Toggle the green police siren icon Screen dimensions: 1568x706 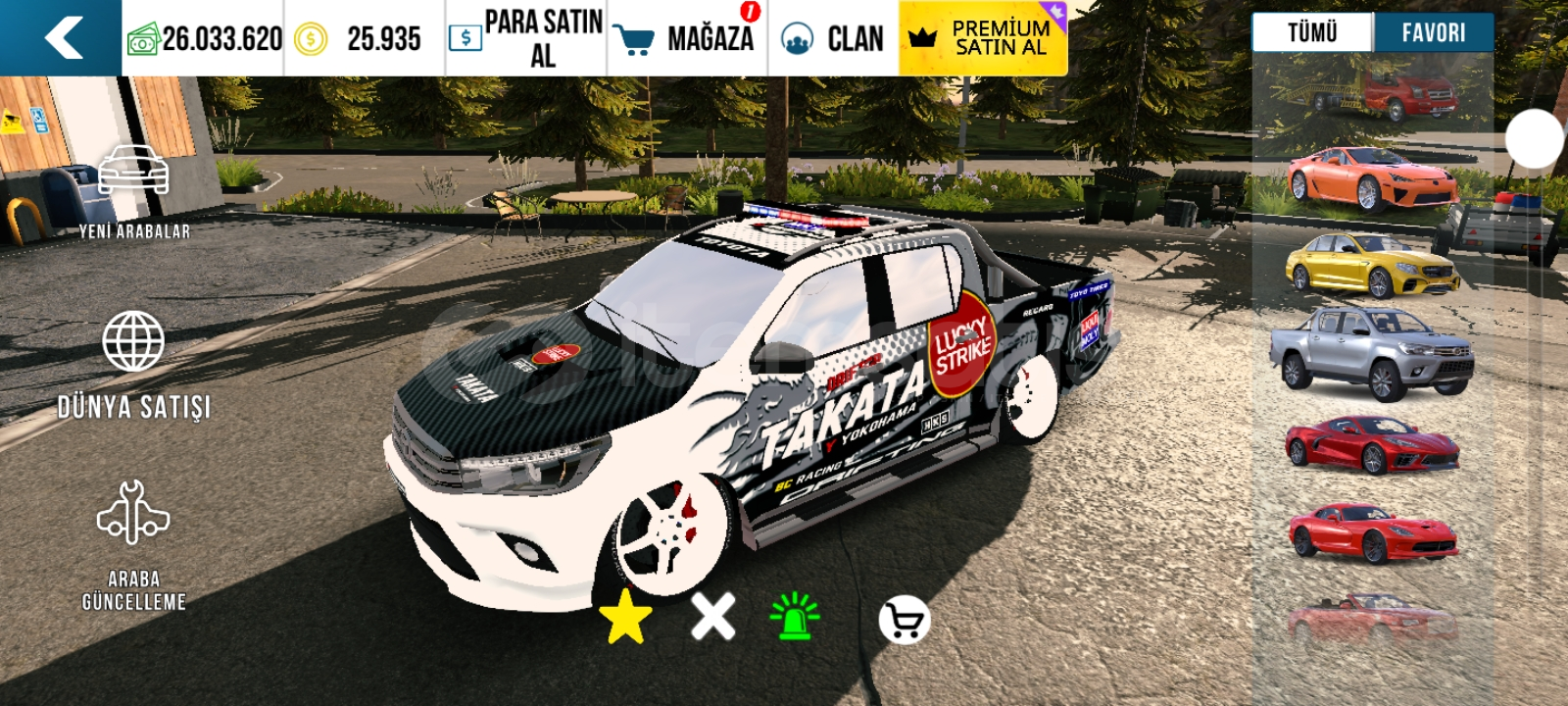click(x=795, y=617)
